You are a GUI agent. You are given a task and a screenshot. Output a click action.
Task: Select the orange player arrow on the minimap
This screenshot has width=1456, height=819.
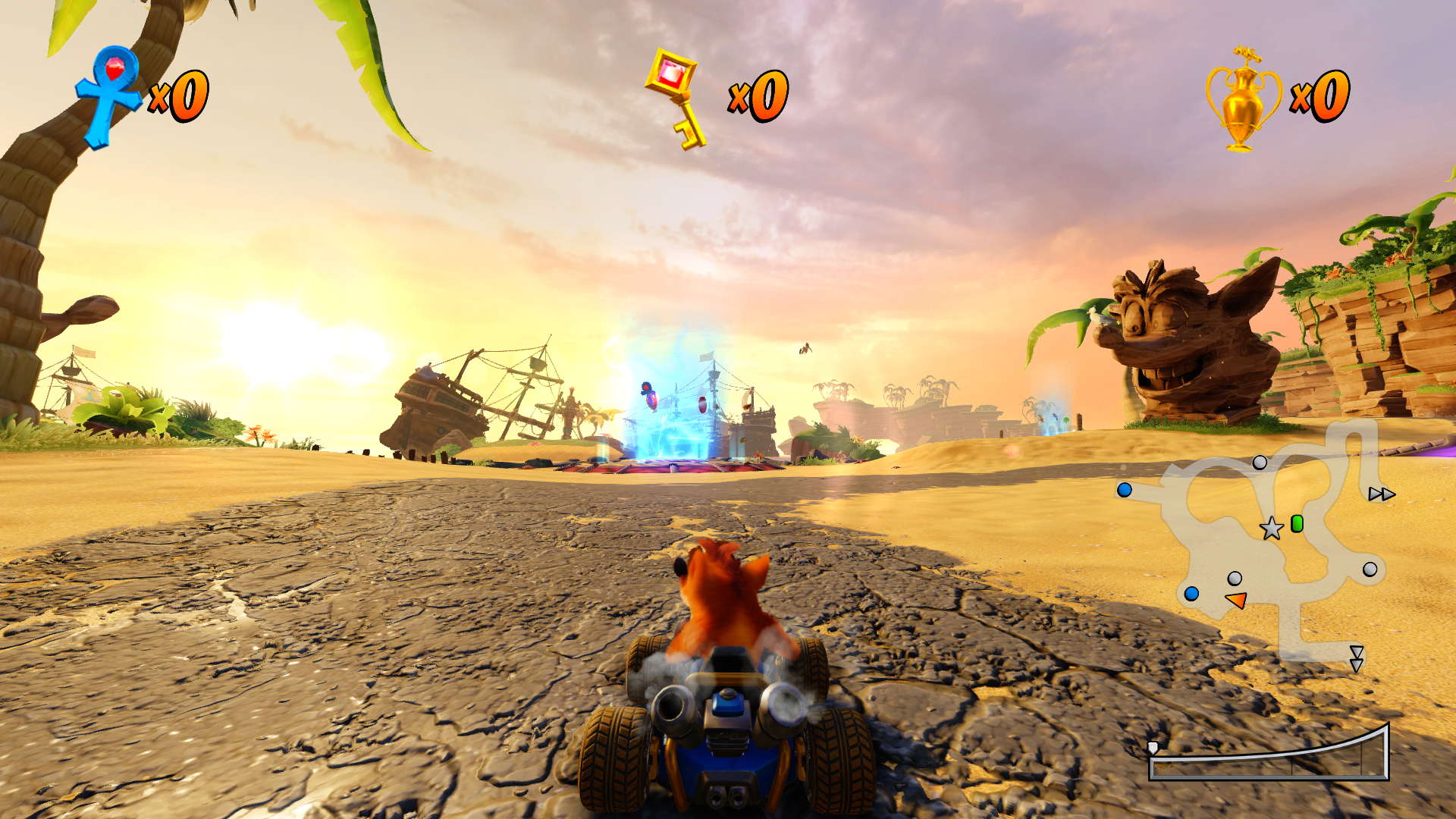(1236, 600)
